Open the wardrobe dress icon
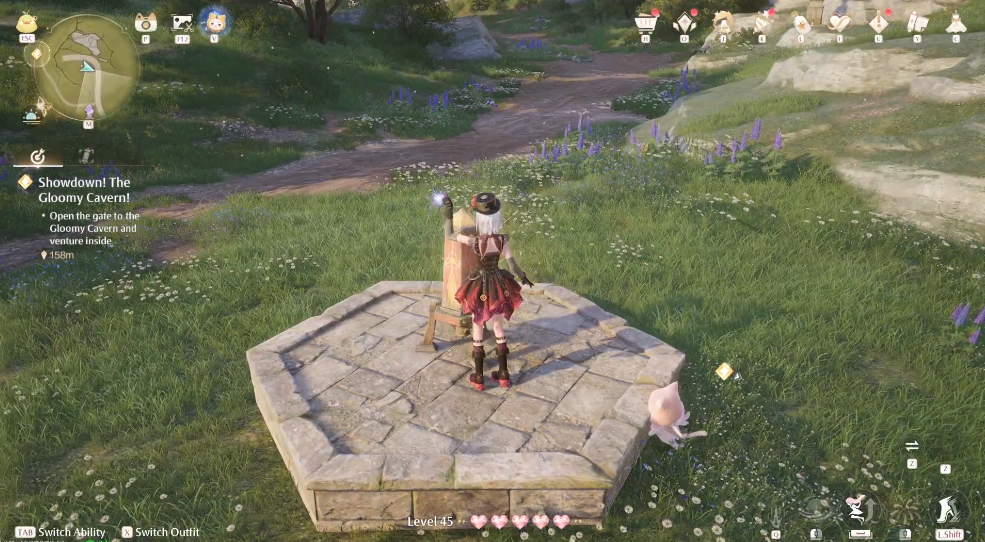The height and width of the screenshot is (542, 985). [x=956, y=22]
